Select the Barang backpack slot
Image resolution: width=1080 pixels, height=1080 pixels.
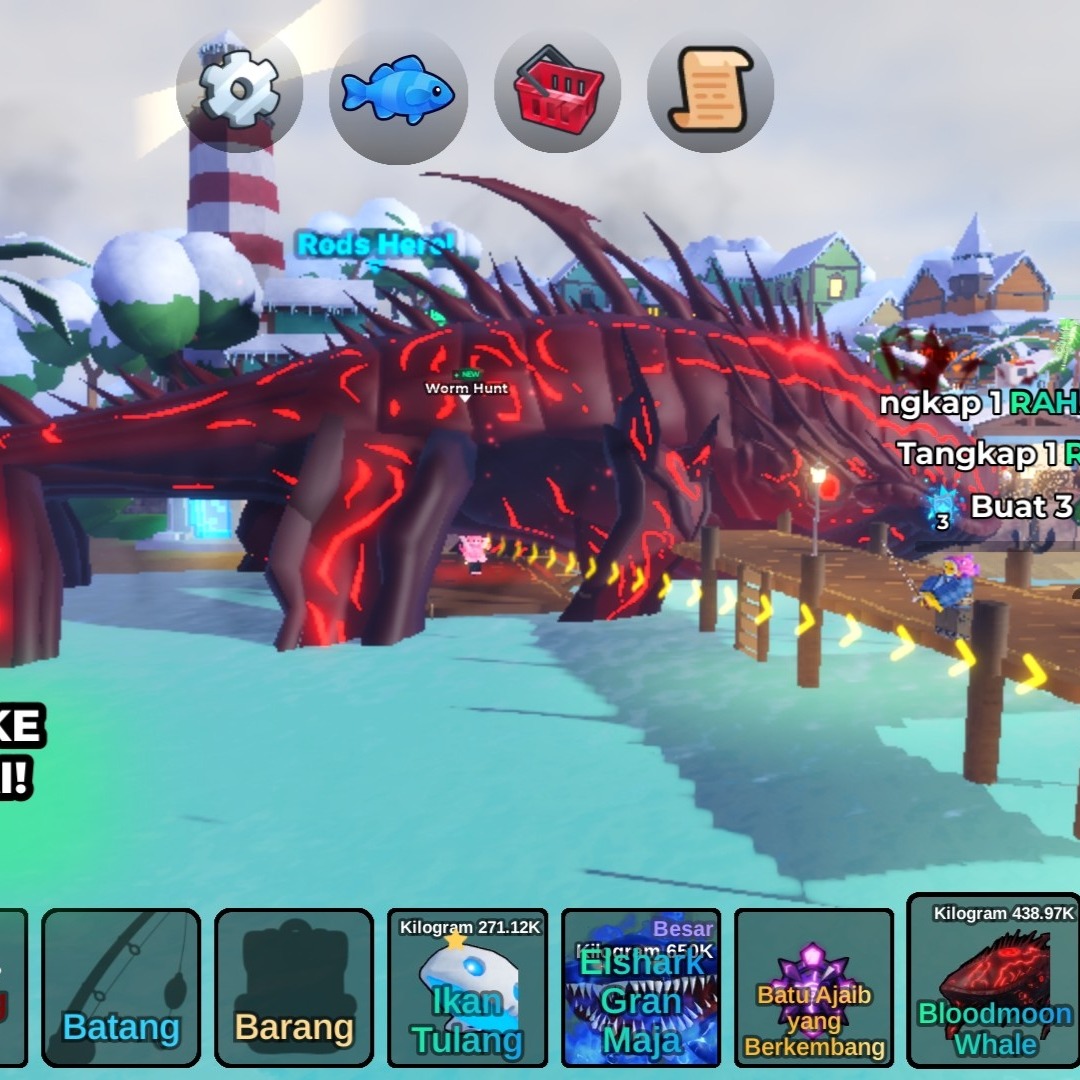[294, 988]
